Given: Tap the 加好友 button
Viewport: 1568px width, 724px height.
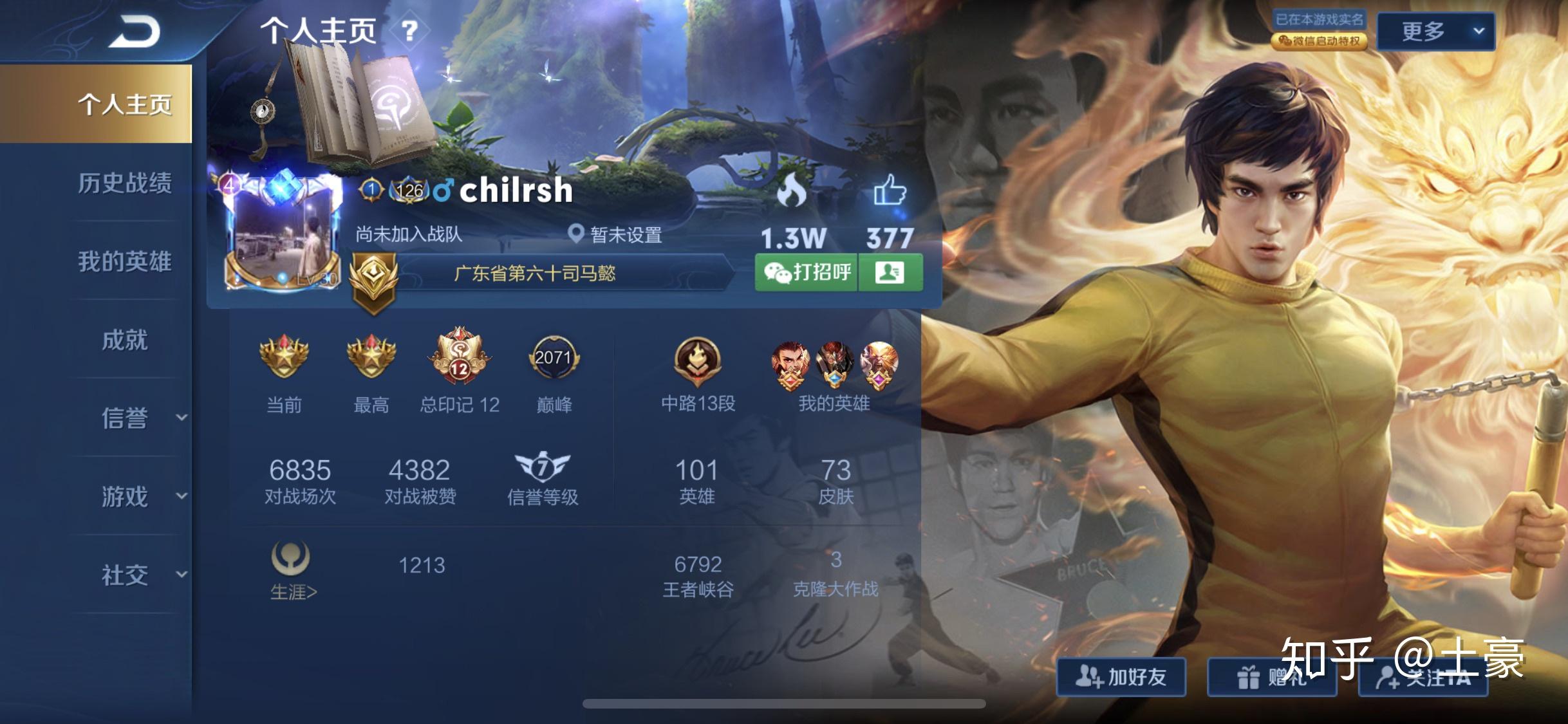Looking at the screenshot, I should tap(1121, 677).
